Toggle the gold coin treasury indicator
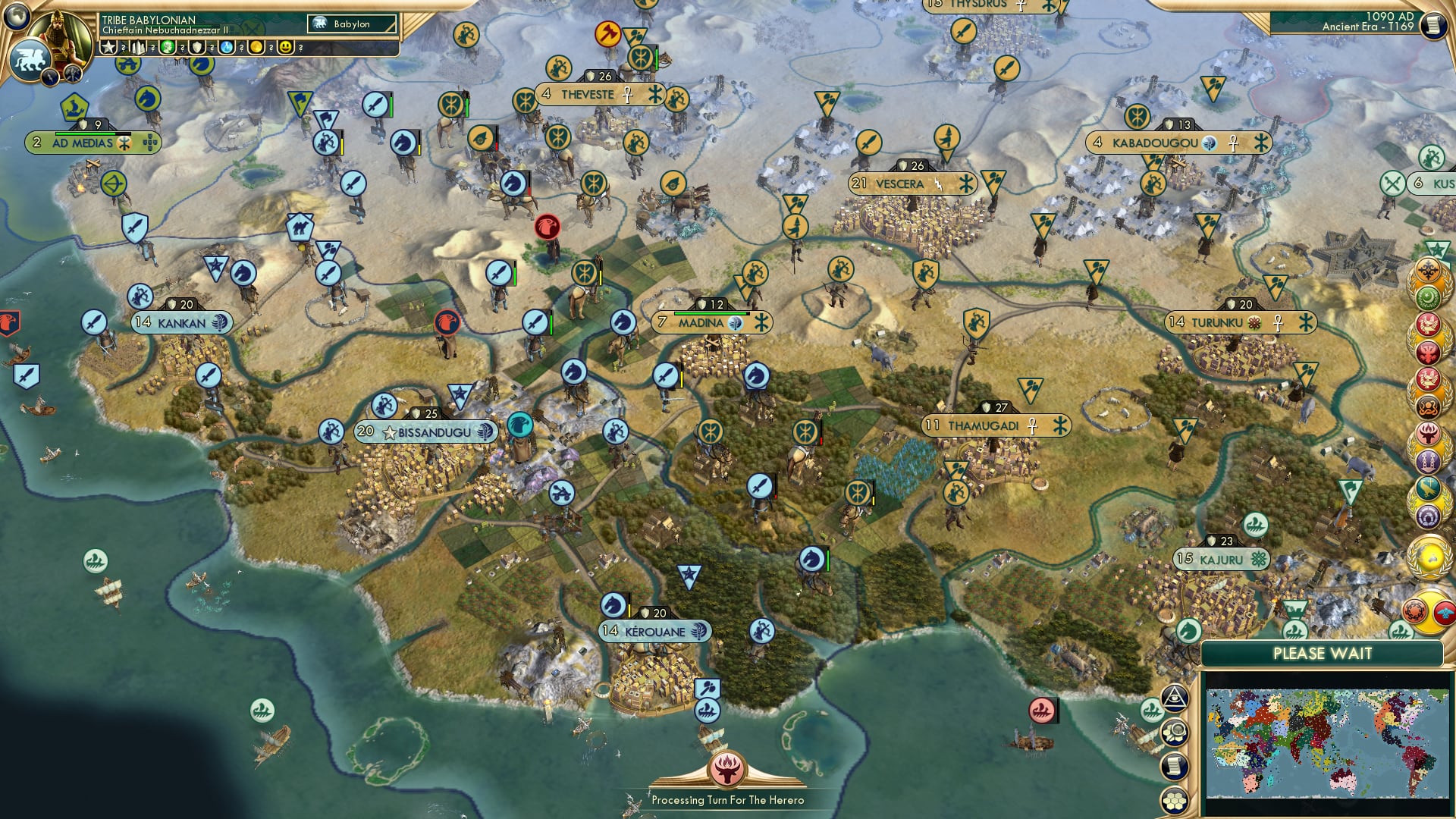1456x819 pixels. coord(256,46)
